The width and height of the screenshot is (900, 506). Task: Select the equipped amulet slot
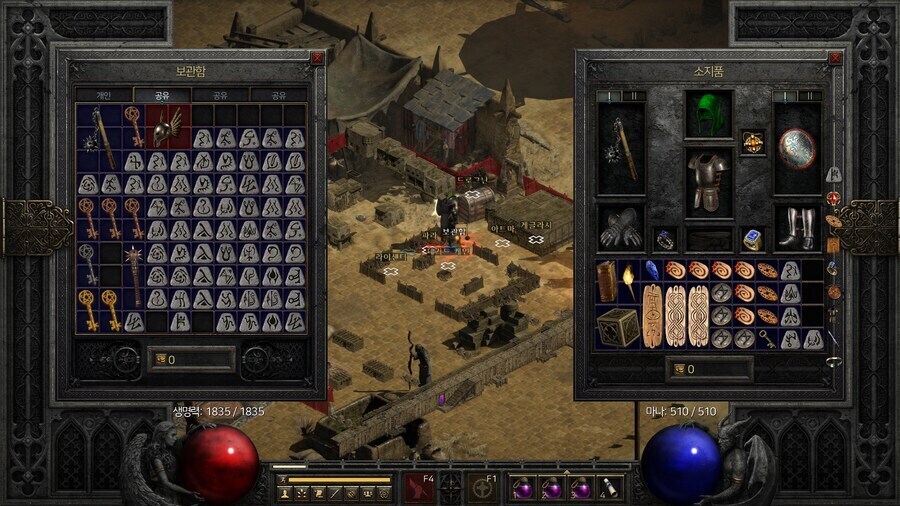(x=753, y=142)
